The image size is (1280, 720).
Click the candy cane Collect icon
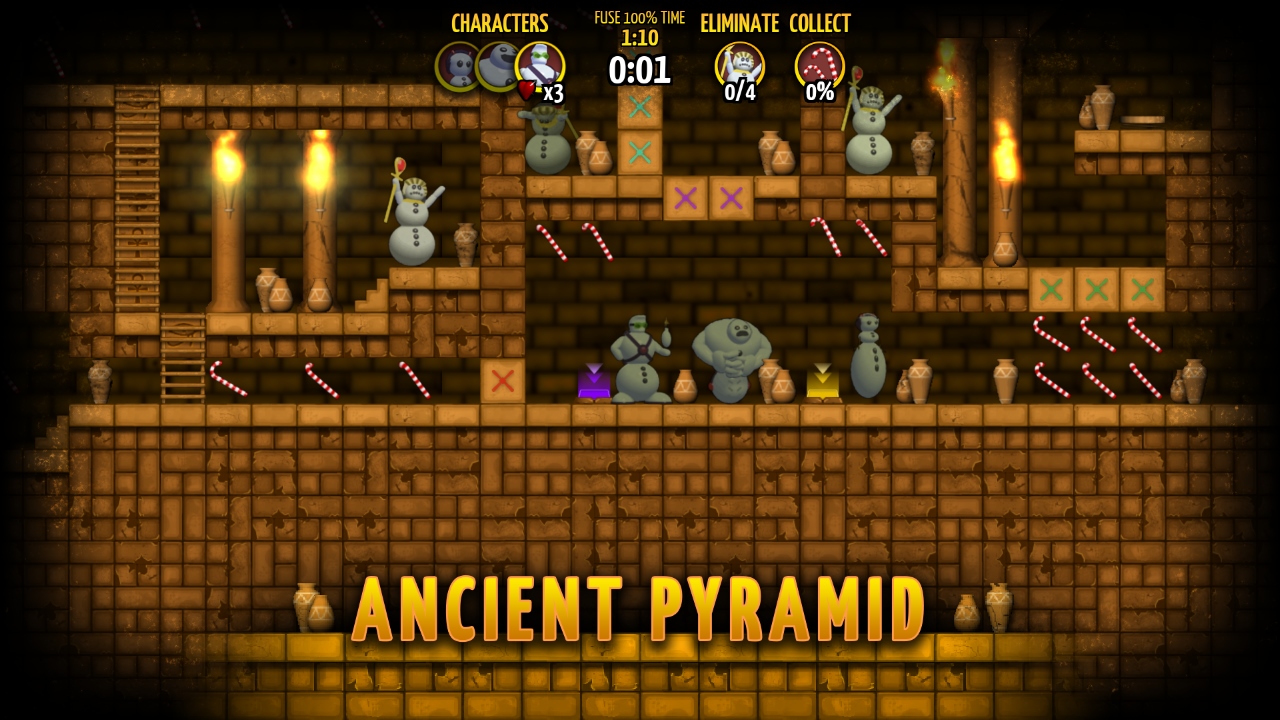(820, 62)
